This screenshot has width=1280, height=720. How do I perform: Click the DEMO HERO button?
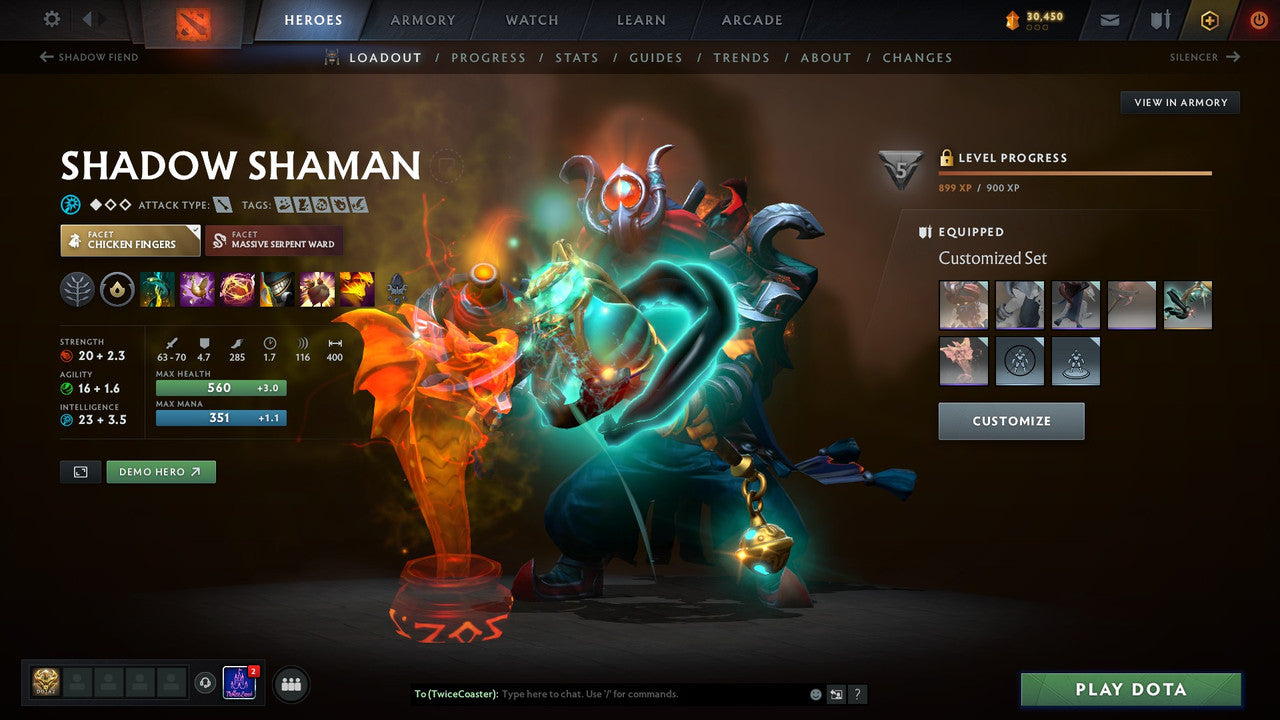[161, 471]
